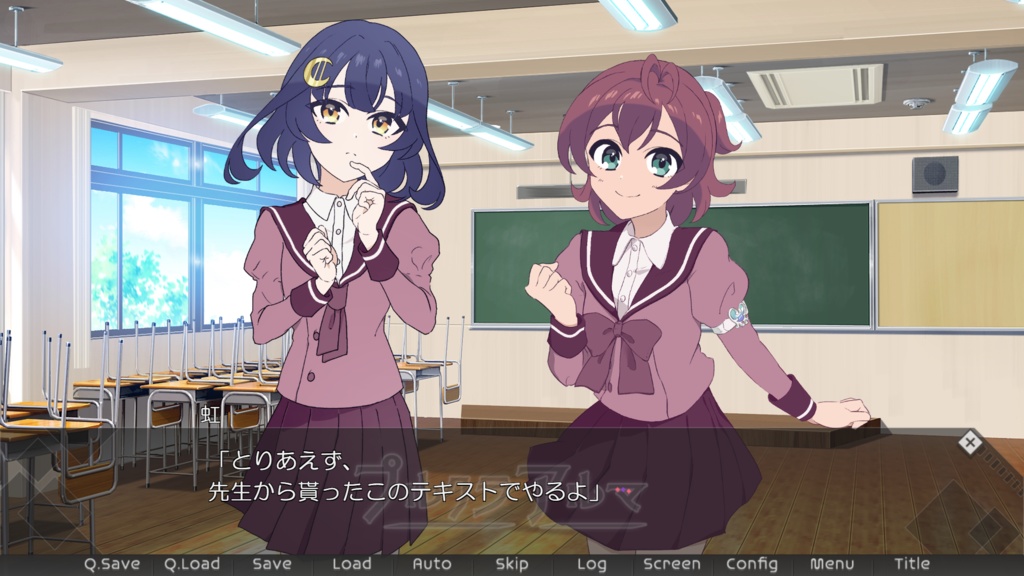Activate Skip mode
This screenshot has height=576, width=1024.
coord(512,564)
